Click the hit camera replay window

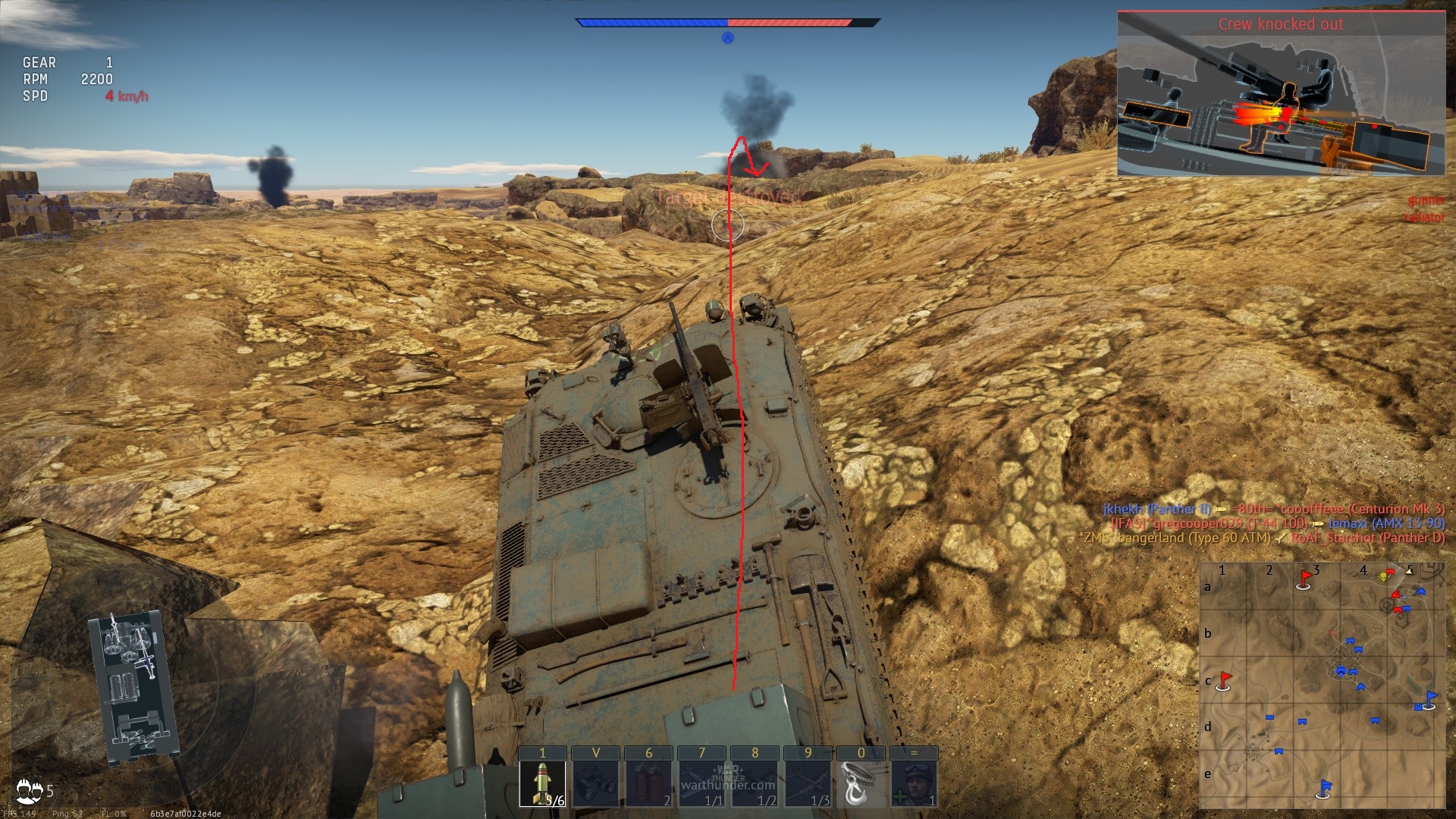click(1281, 94)
